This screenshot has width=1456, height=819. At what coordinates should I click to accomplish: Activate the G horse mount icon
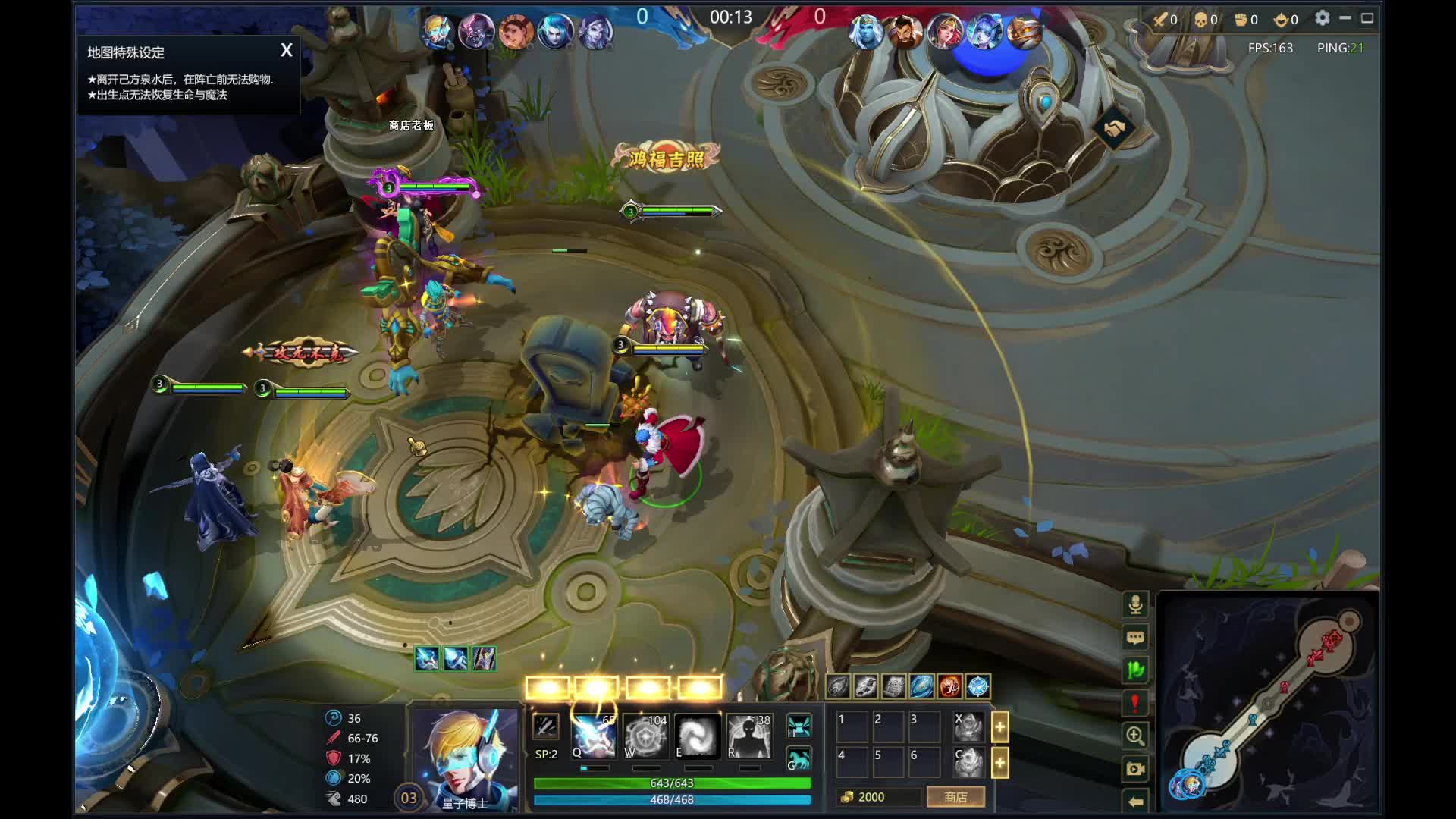coord(799,758)
